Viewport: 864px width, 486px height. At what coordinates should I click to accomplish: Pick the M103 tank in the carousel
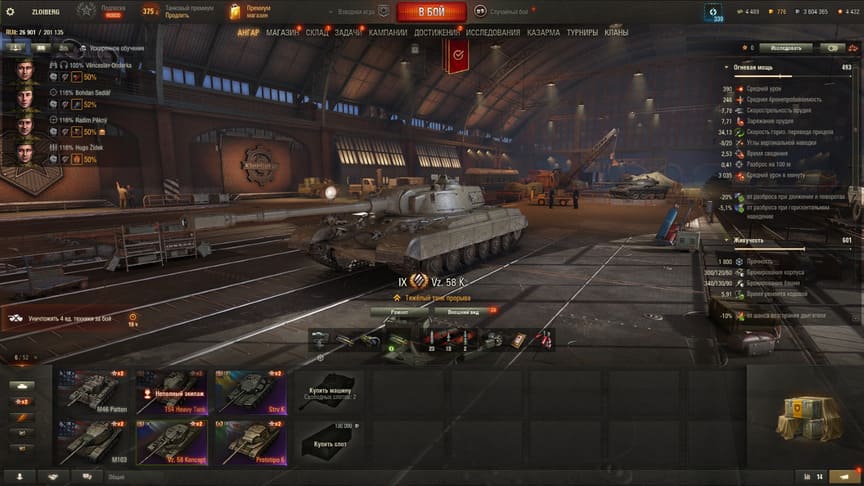coord(95,439)
